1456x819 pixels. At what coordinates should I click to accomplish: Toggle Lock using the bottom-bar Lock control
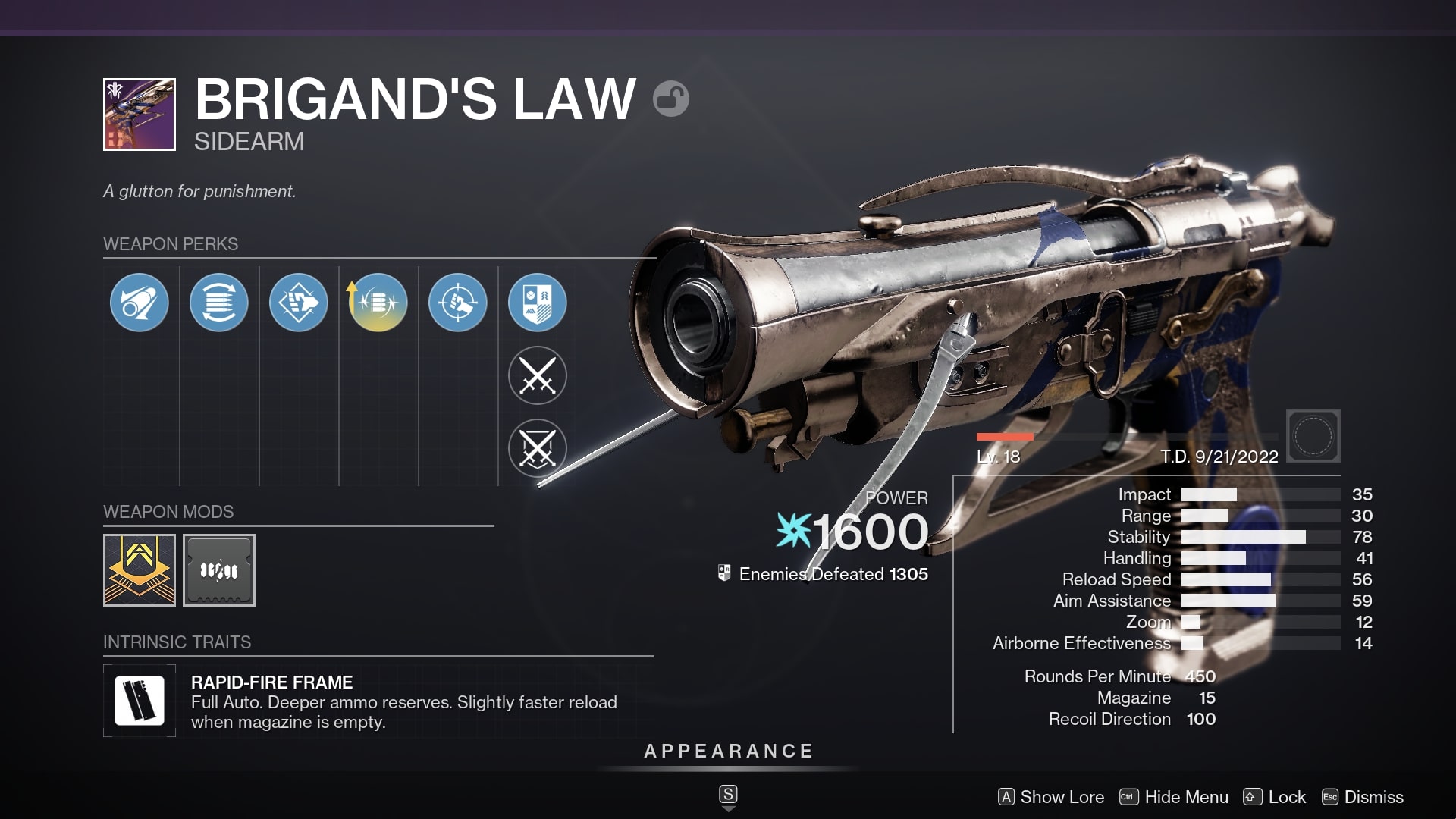tap(1287, 797)
